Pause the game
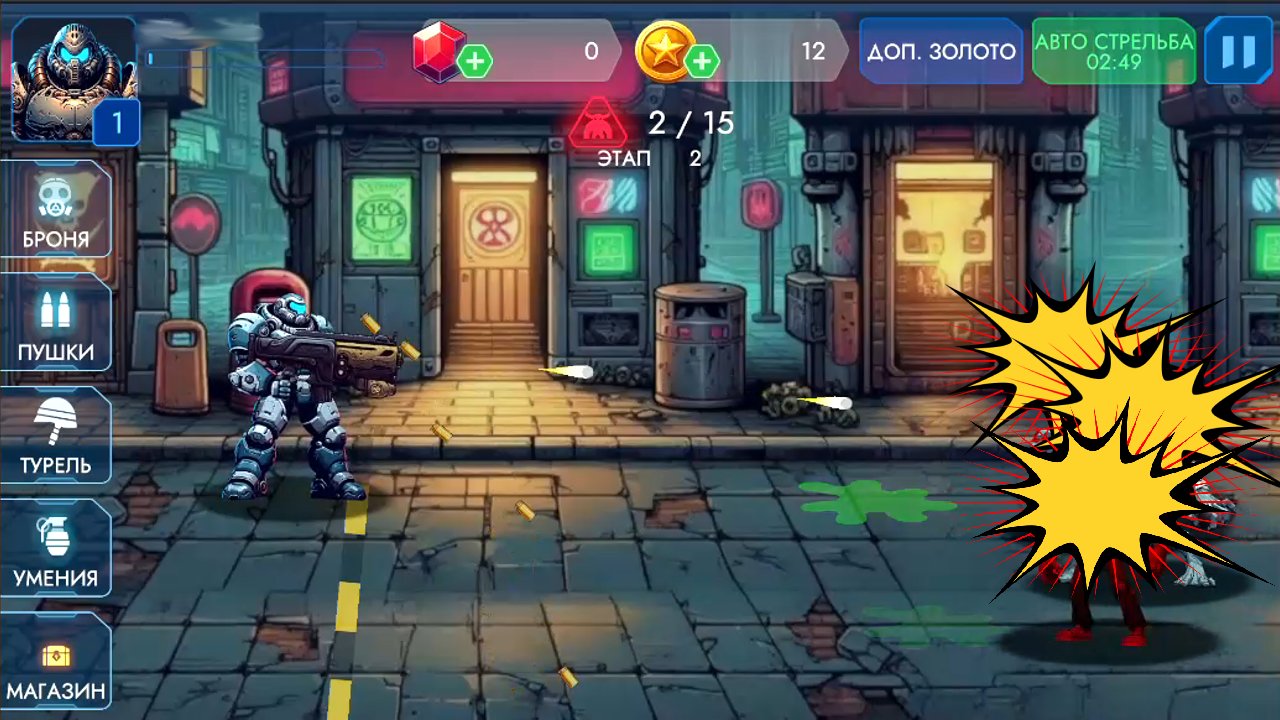1280x720 pixels. click(x=1240, y=51)
